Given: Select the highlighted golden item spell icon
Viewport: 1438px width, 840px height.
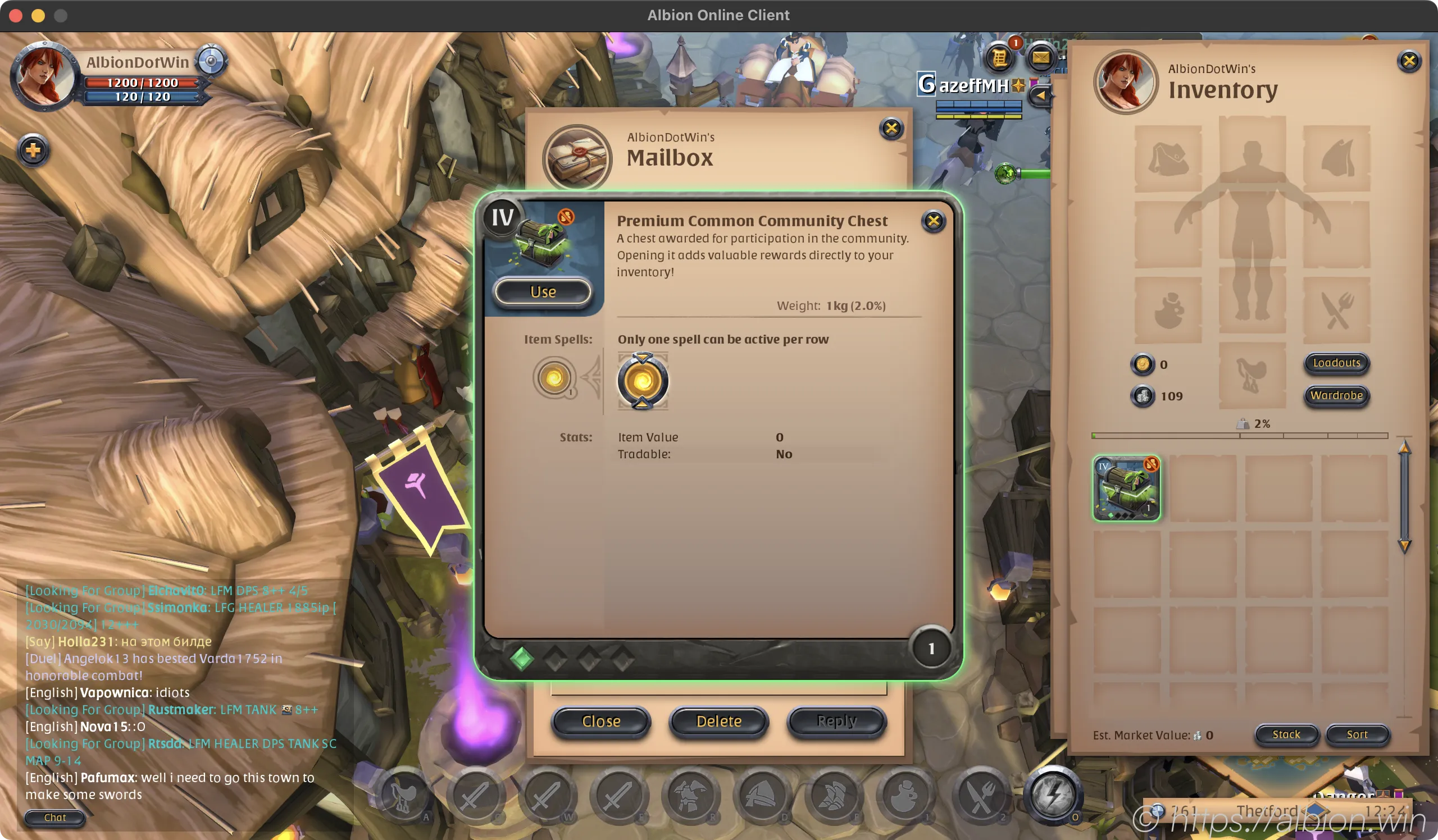Looking at the screenshot, I should [x=643, y=381].
